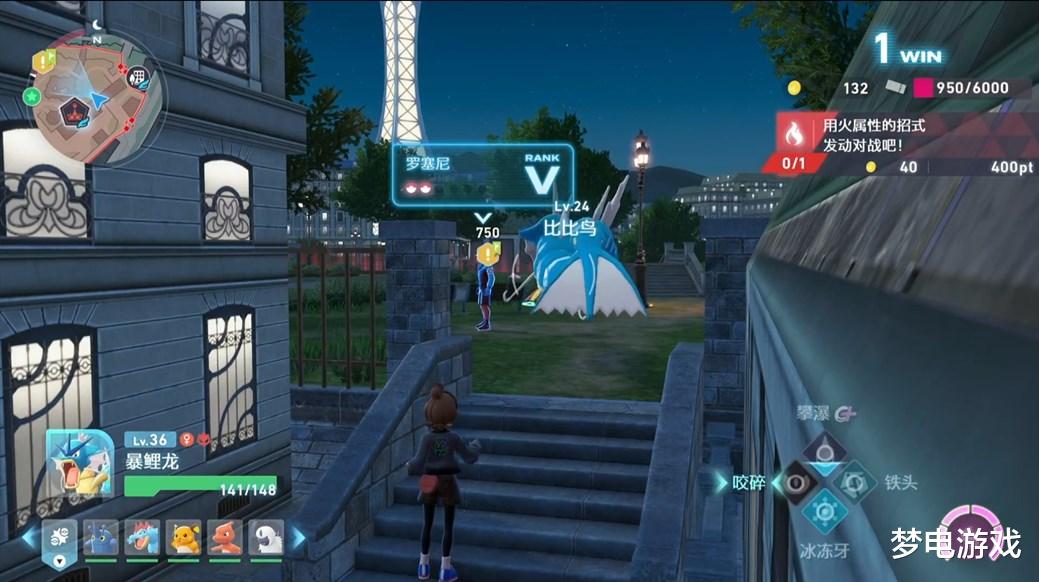1039x582 pixels.
Task: Click the party bar left arrow
Action: tap(29, 538)
